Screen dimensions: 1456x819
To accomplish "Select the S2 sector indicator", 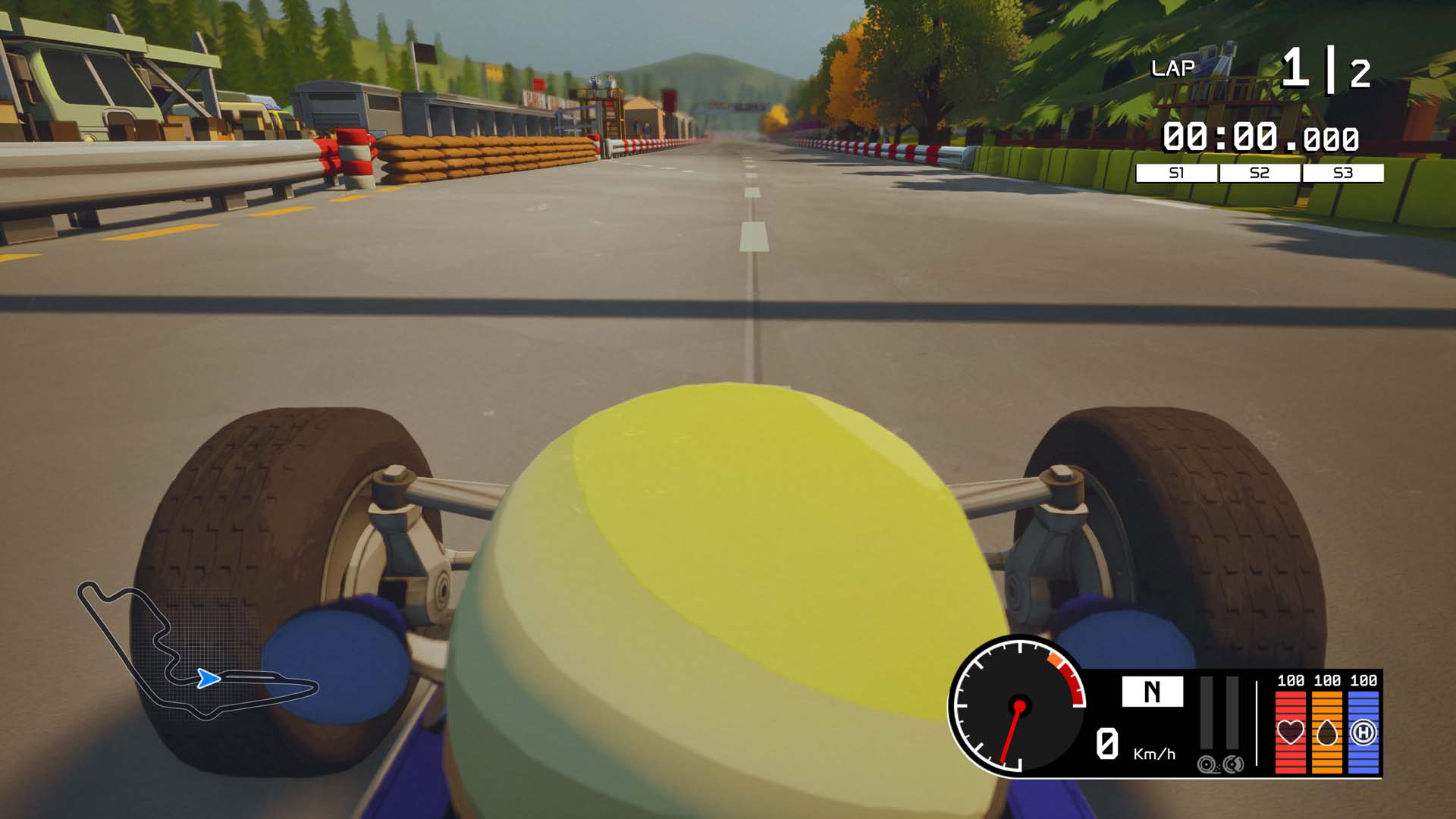I will tap(1260, 173).
